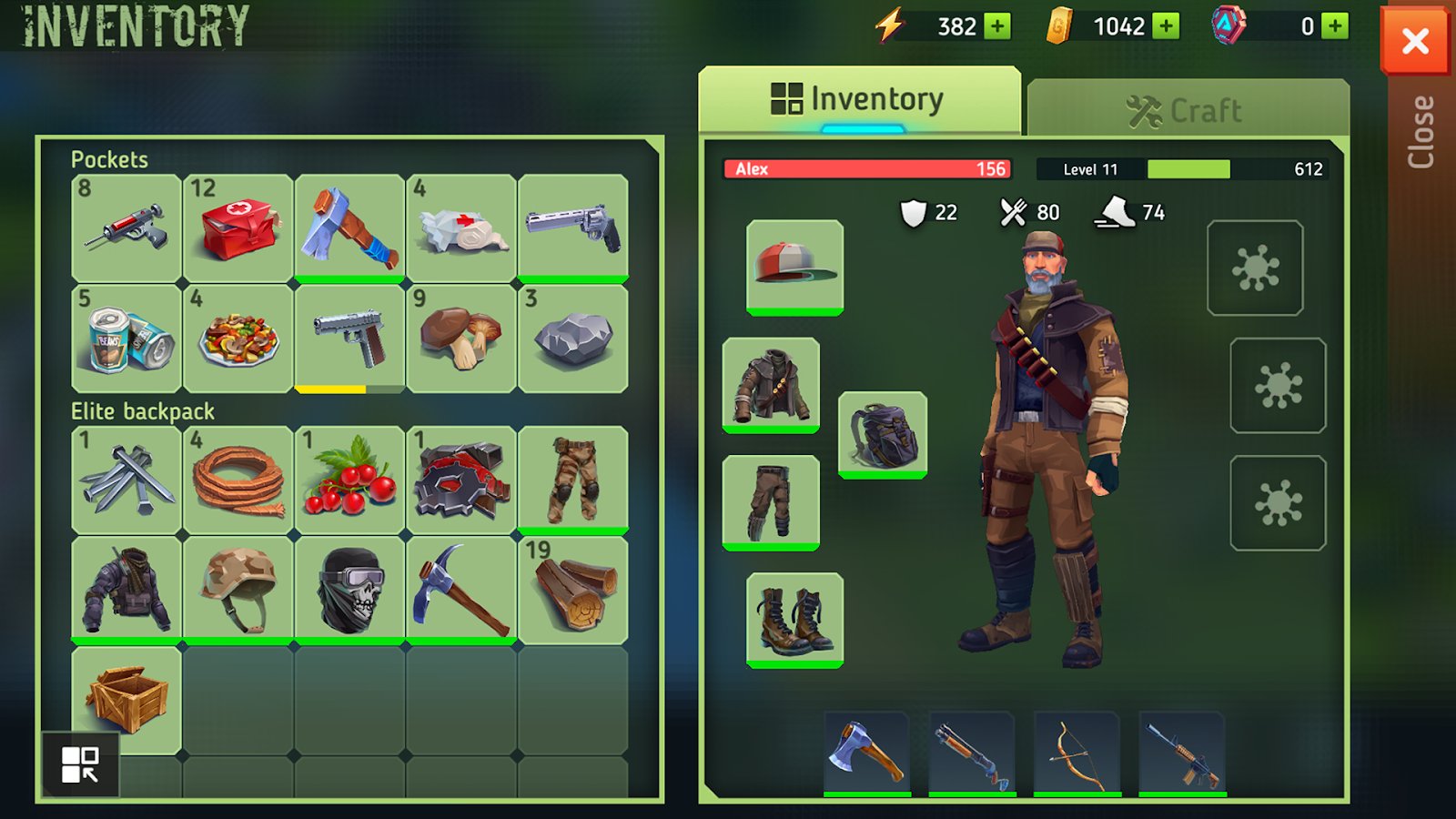Pick the wood logs stack

[x=572, y=590]
